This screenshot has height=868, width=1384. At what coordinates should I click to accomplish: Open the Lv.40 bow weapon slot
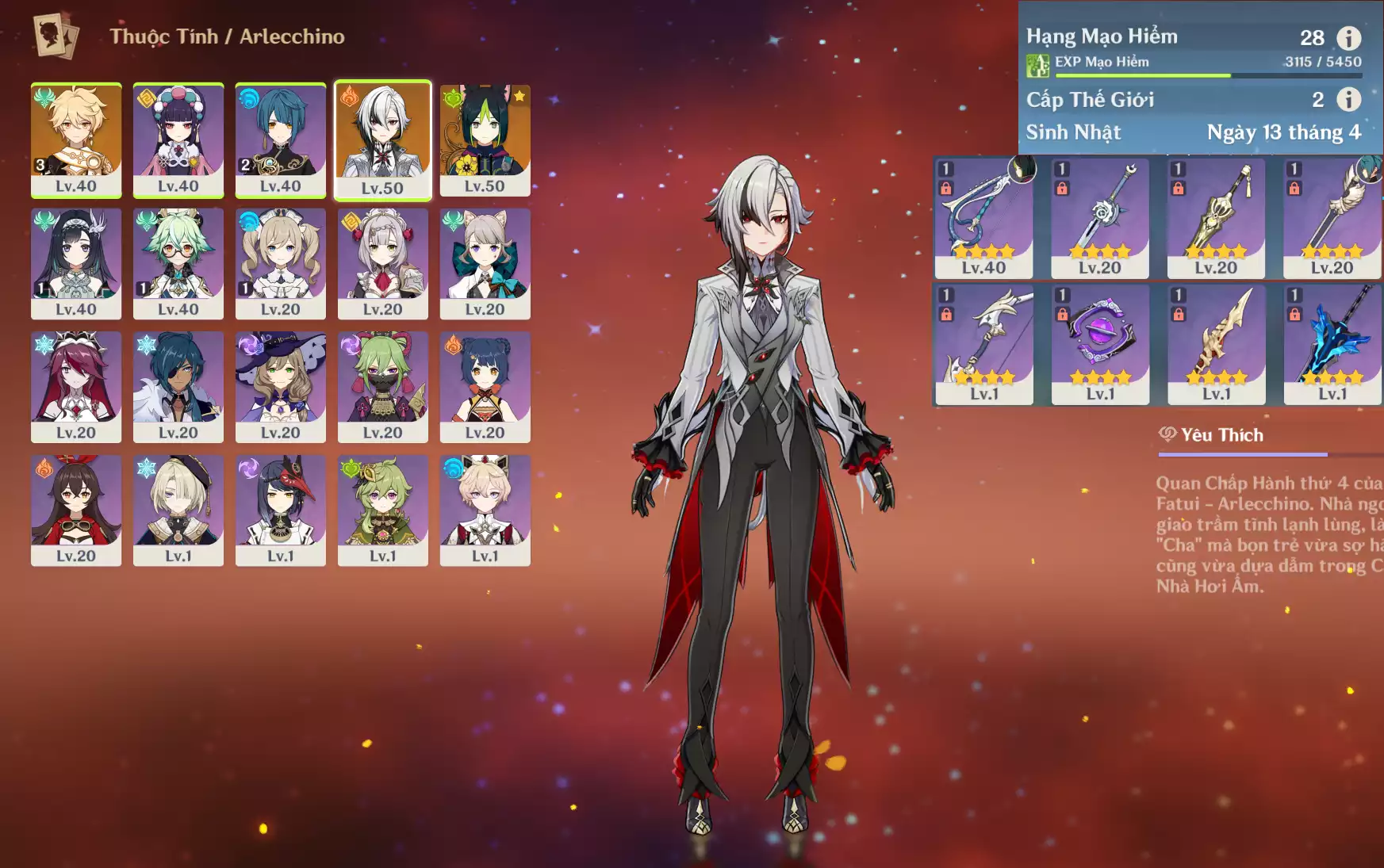[983, 218]
